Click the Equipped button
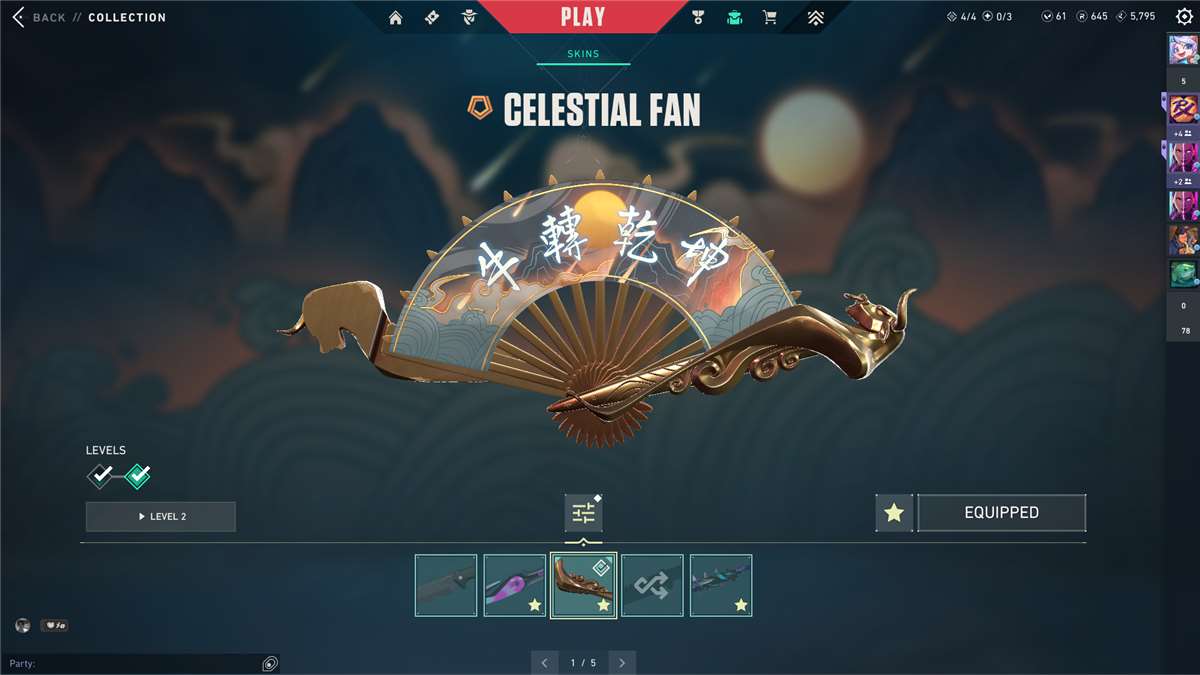Viewport: 1200px width, 675px height. tap(1001, 513)
